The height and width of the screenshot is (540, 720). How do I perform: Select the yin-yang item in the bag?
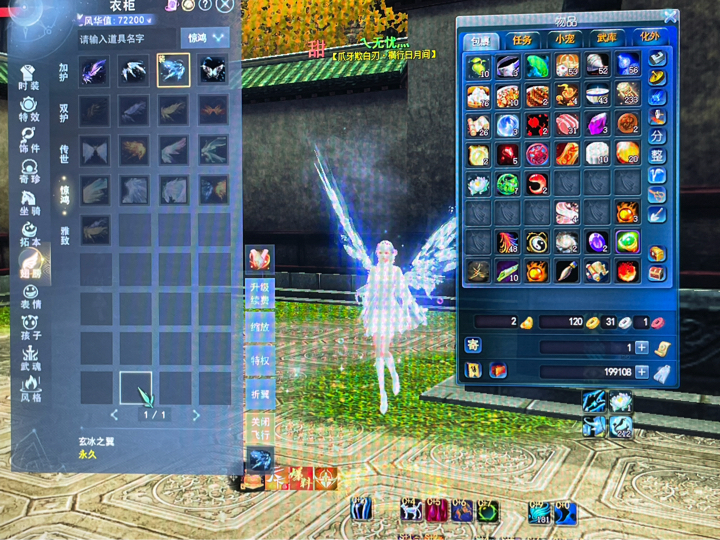pos(538,243)
